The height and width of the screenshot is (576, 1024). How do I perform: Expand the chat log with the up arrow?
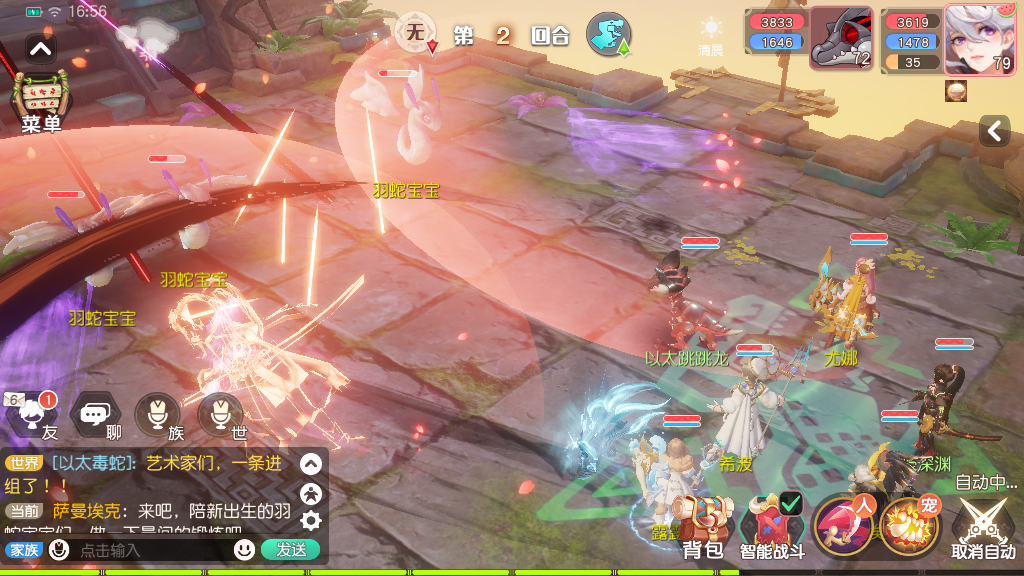pyautogui.click(x=311, y=464)
